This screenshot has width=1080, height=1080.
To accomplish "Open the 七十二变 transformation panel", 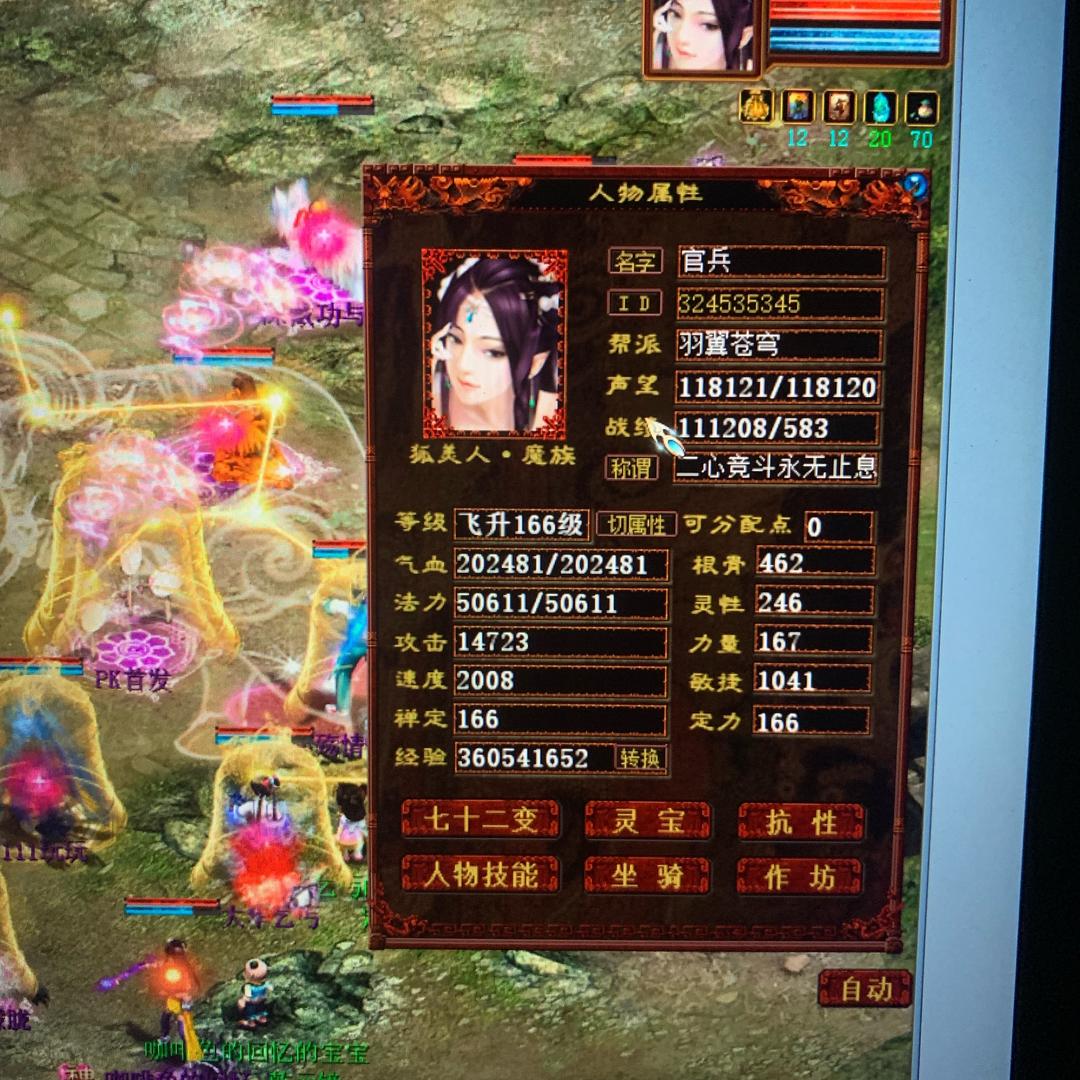I will (480, 821).
